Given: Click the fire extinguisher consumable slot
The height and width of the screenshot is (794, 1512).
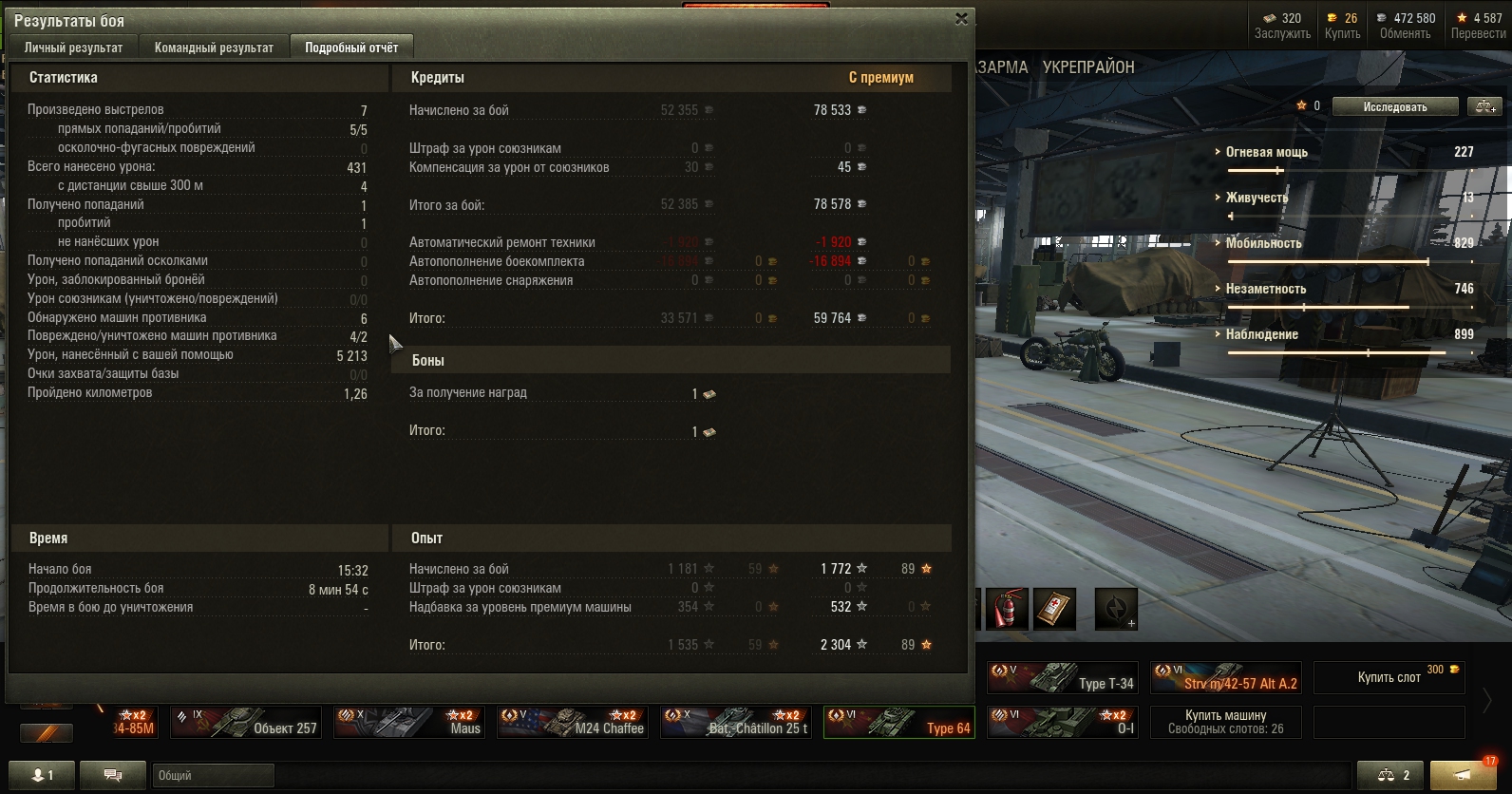Looking at the screenshot, I should (x=1007, y=609).
